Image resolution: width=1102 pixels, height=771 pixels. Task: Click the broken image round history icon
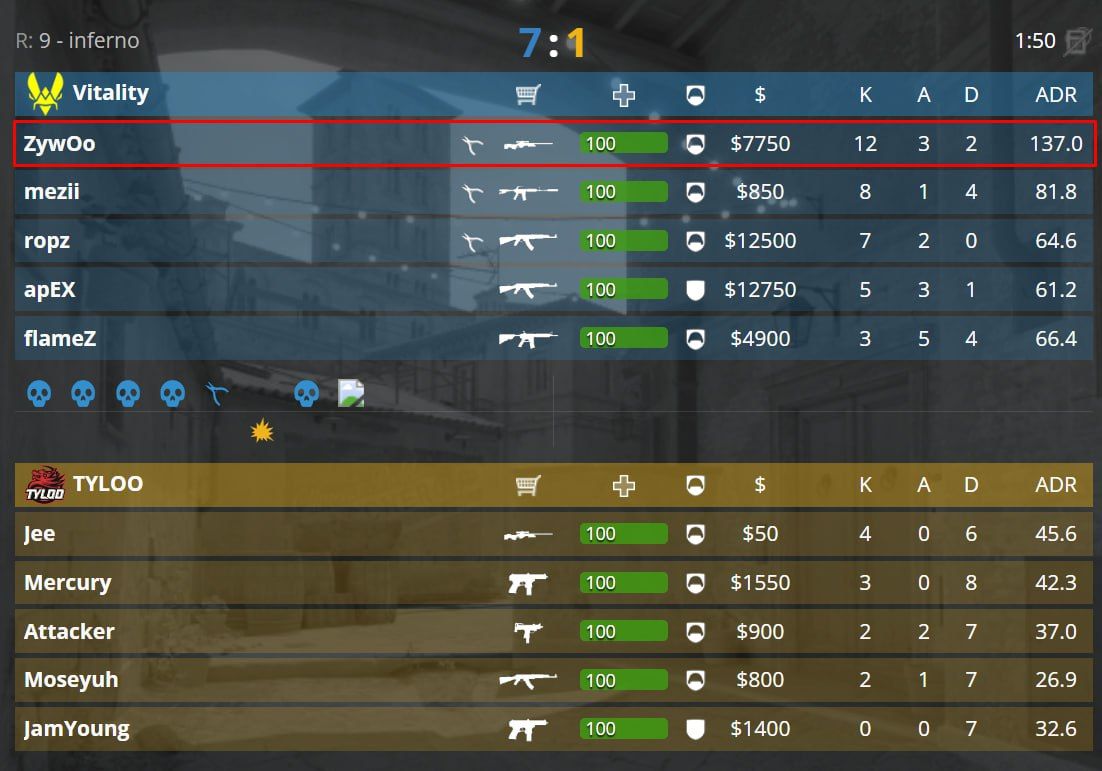(x=351, y=393)
